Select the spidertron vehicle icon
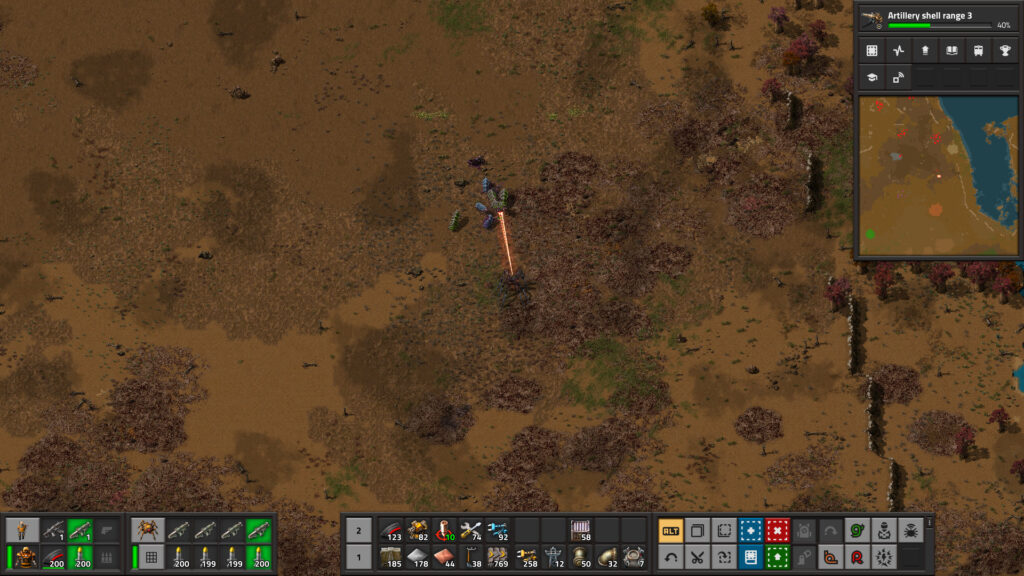1024x576 pixels. tap(150, 530)
